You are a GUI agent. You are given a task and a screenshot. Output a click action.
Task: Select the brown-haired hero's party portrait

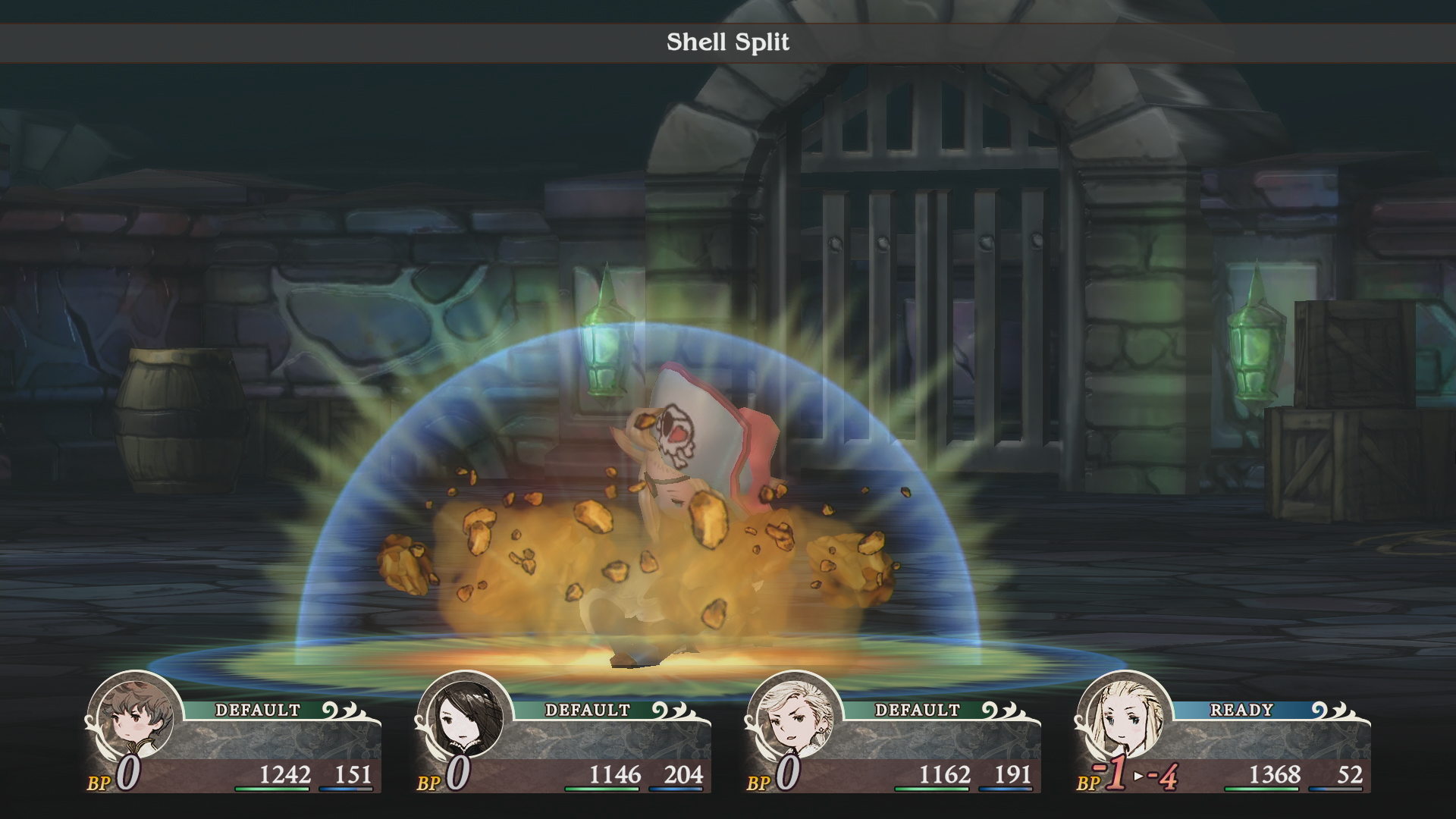pyautogui.click(x=135, y=716)
